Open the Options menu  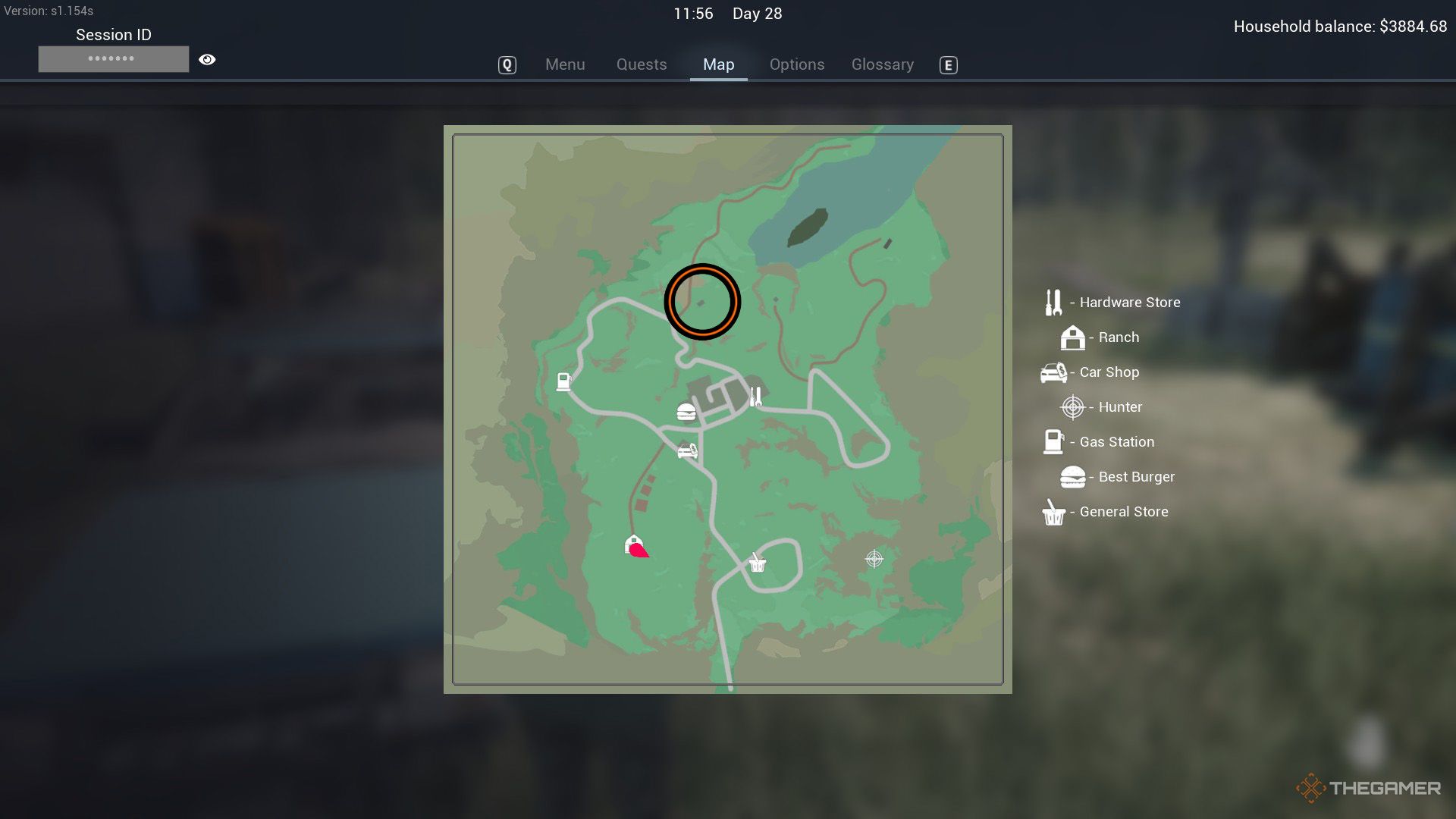(796, 64)
